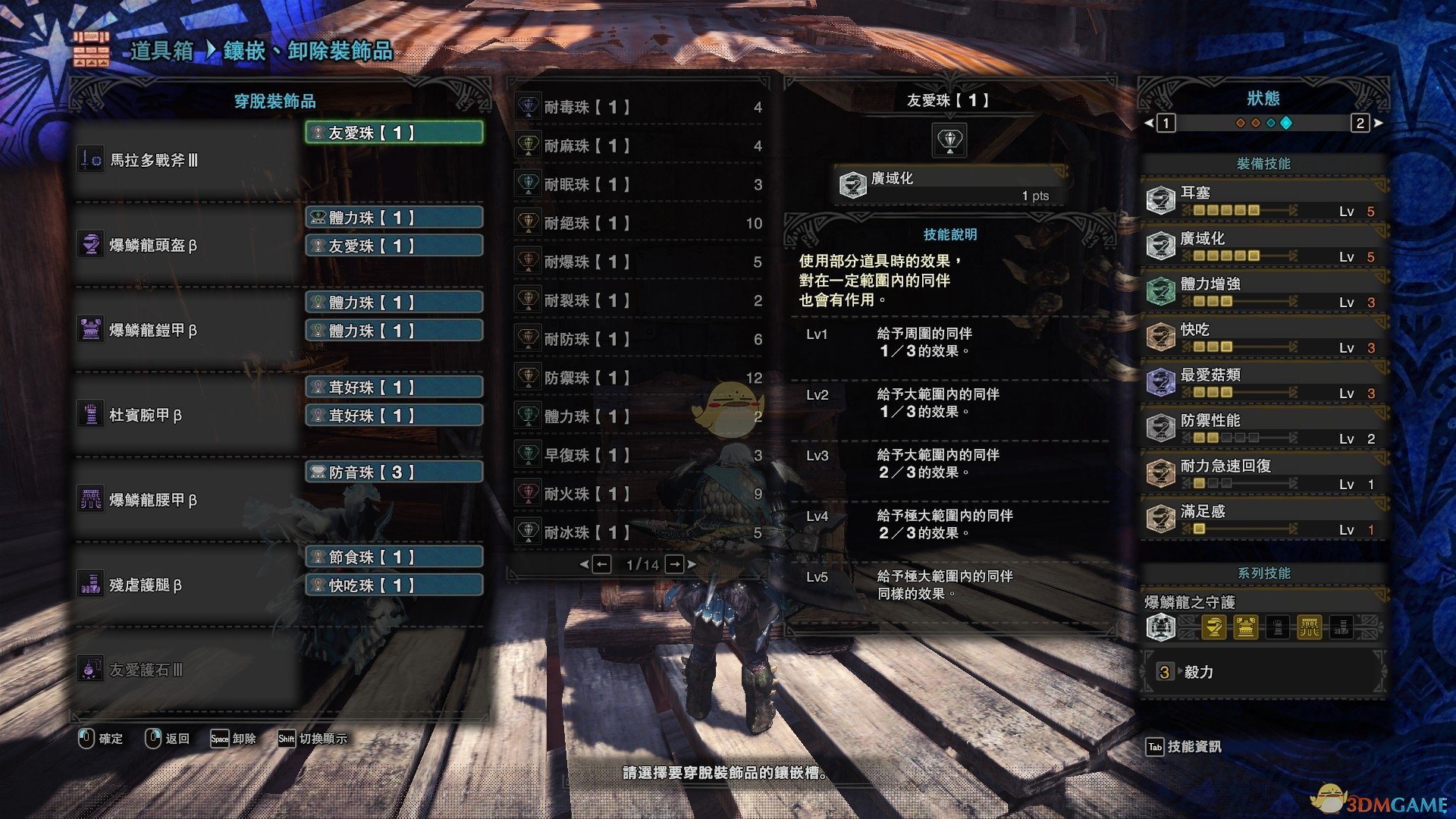The image size is (1456, 819).
Task: Select the 防禦珠【1】 decoration
Action: click(637, 378)
